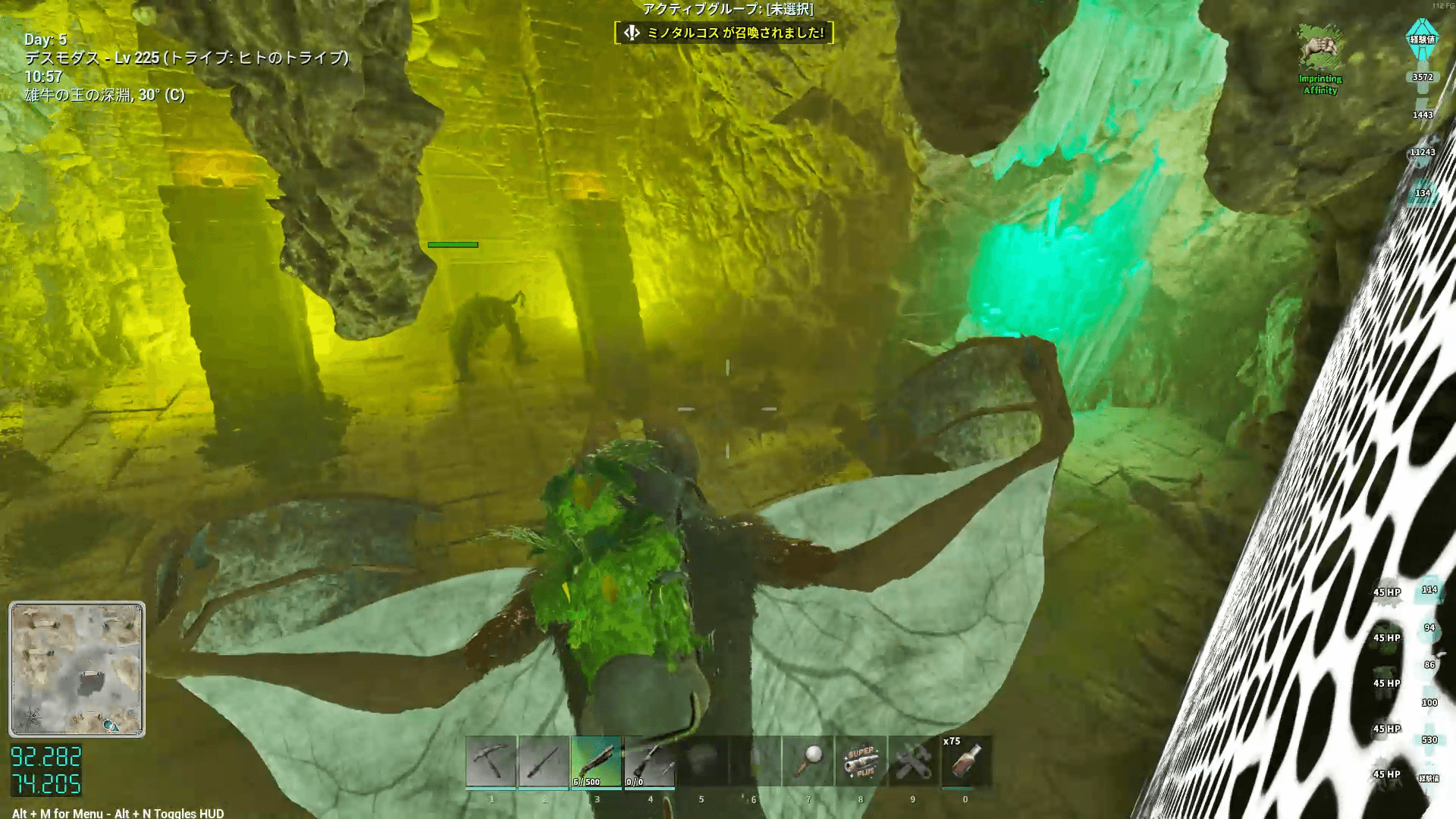
Task: Choose the shotgun slot showing 6/500
Action: [x=597, y=761]
